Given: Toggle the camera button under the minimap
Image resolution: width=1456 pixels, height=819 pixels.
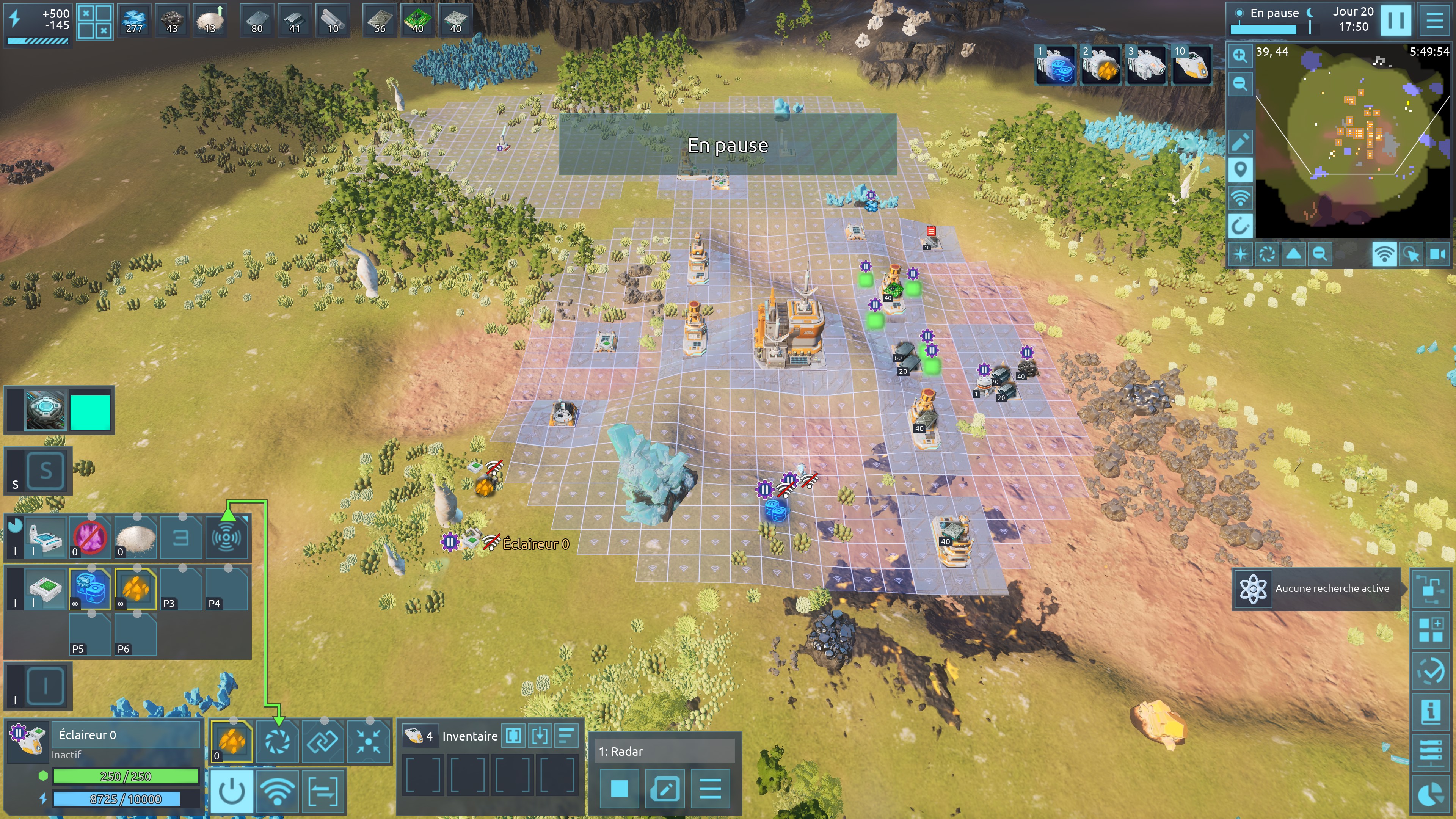Looking at the screenshot, I should (x=1438, y=254).
